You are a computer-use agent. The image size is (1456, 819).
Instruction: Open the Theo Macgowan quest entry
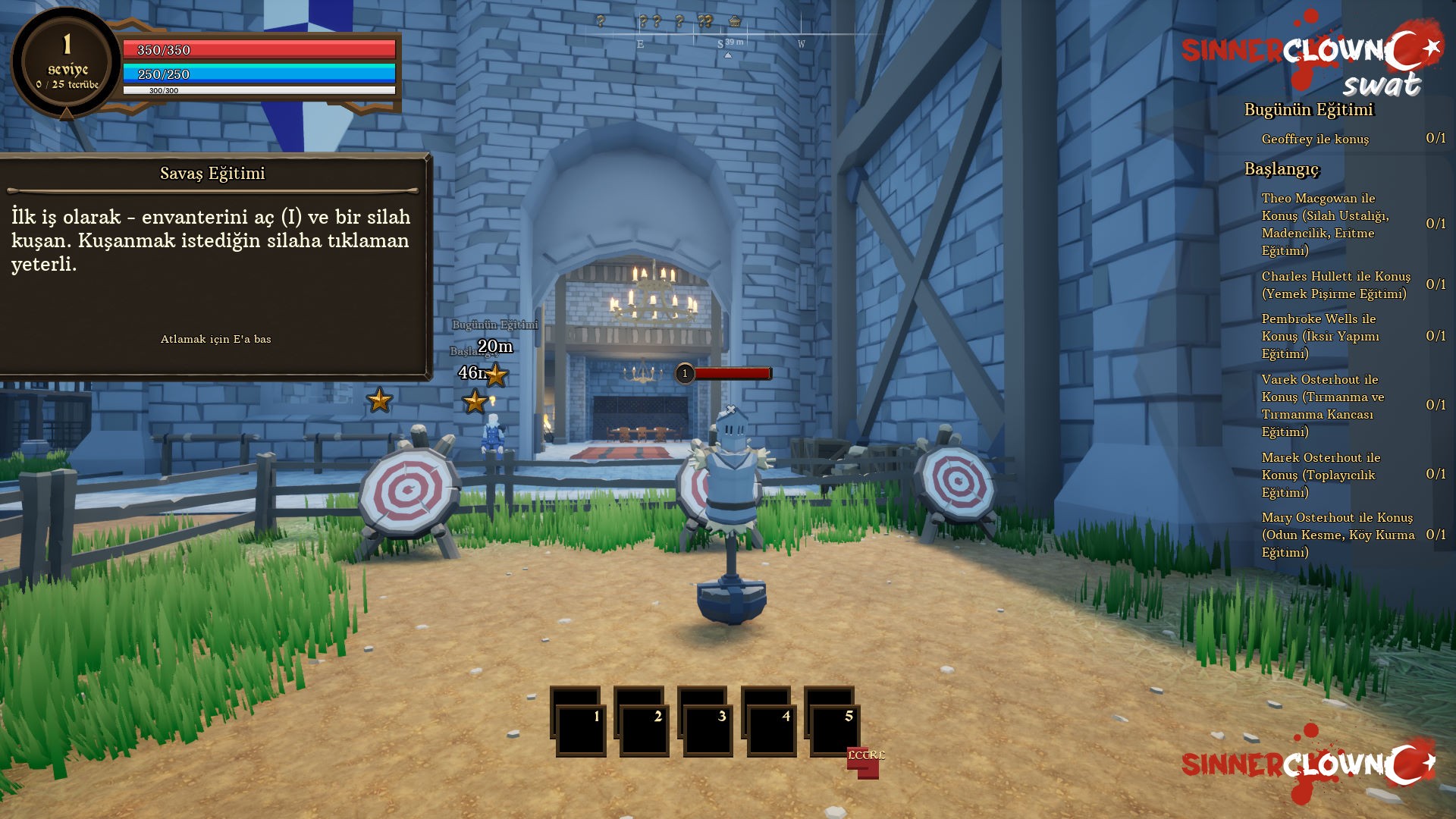click(1324, 224)
